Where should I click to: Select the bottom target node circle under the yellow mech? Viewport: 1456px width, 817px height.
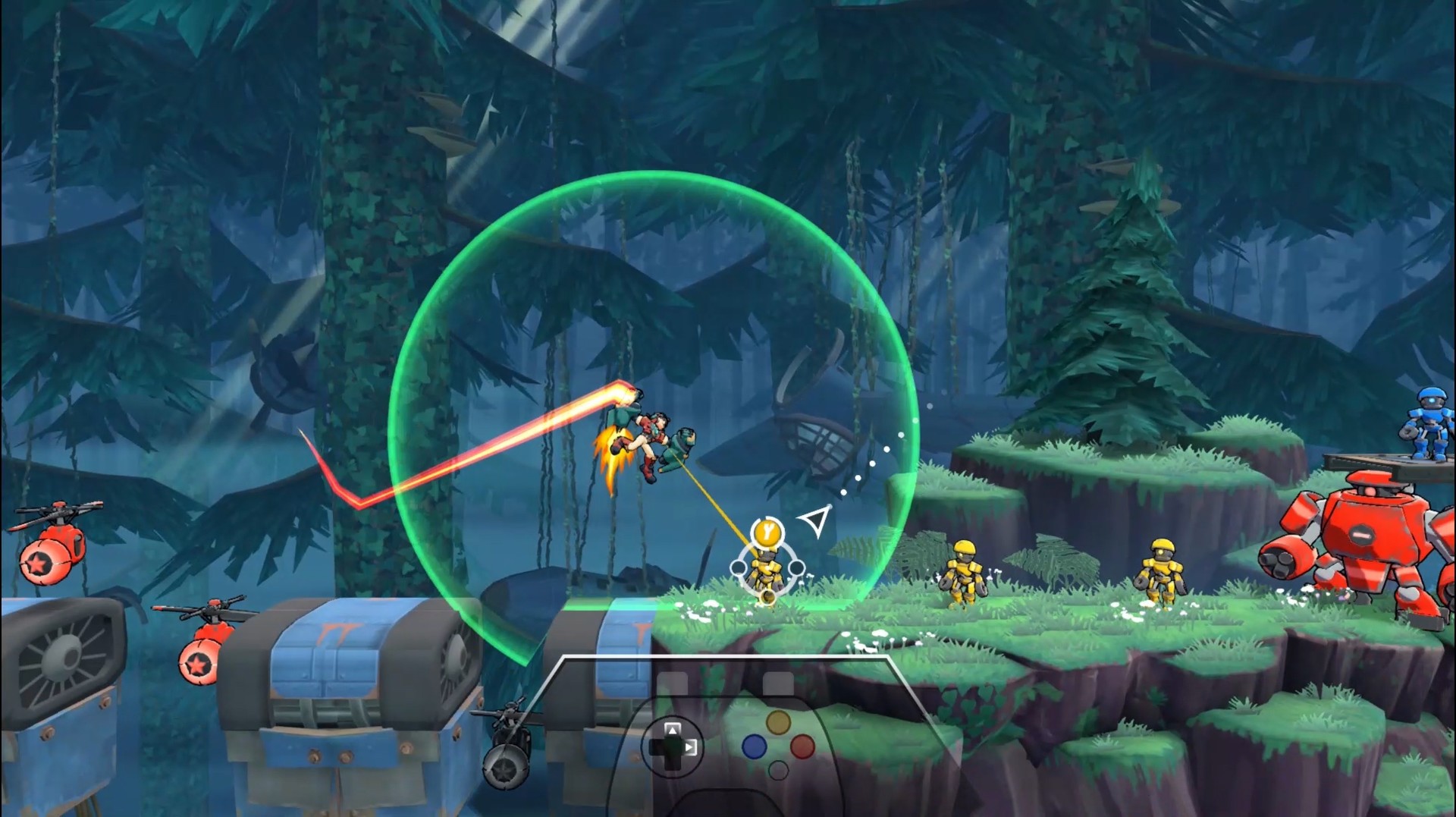pyautogui.click(x=767, y=596)
